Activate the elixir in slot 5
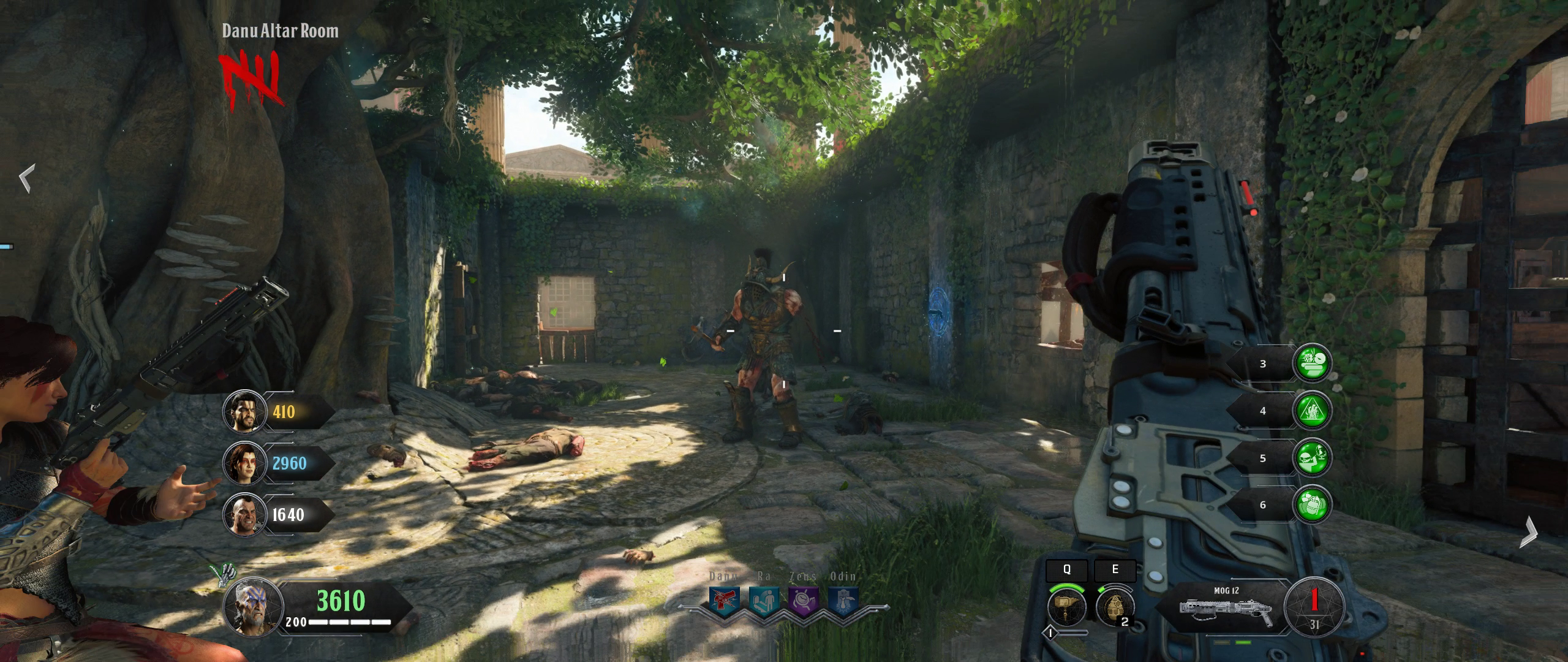The image size is (1568, 662). pos(1311,458)
